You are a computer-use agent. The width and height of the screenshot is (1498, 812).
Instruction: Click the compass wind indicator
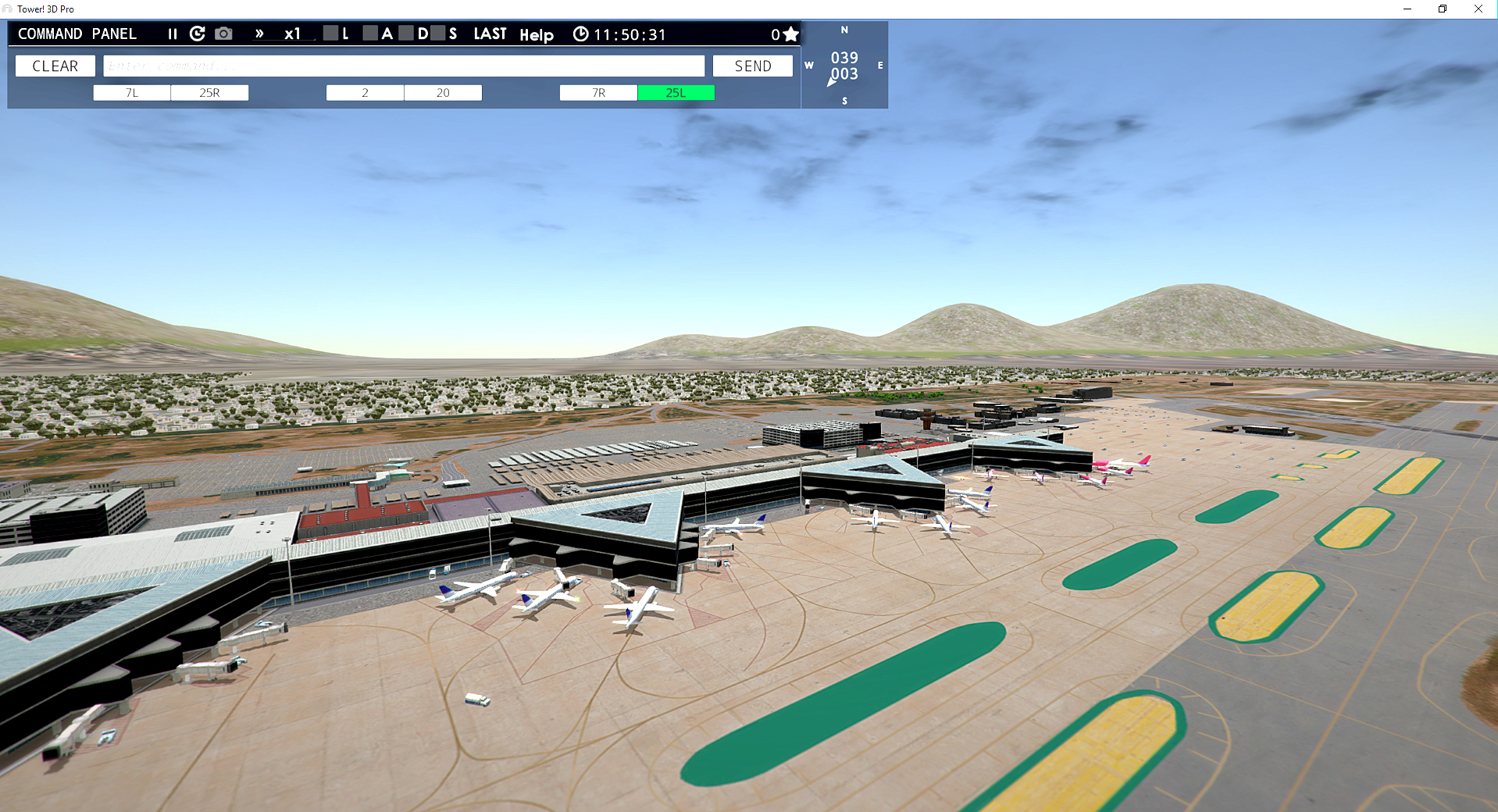tap(844, 66)
